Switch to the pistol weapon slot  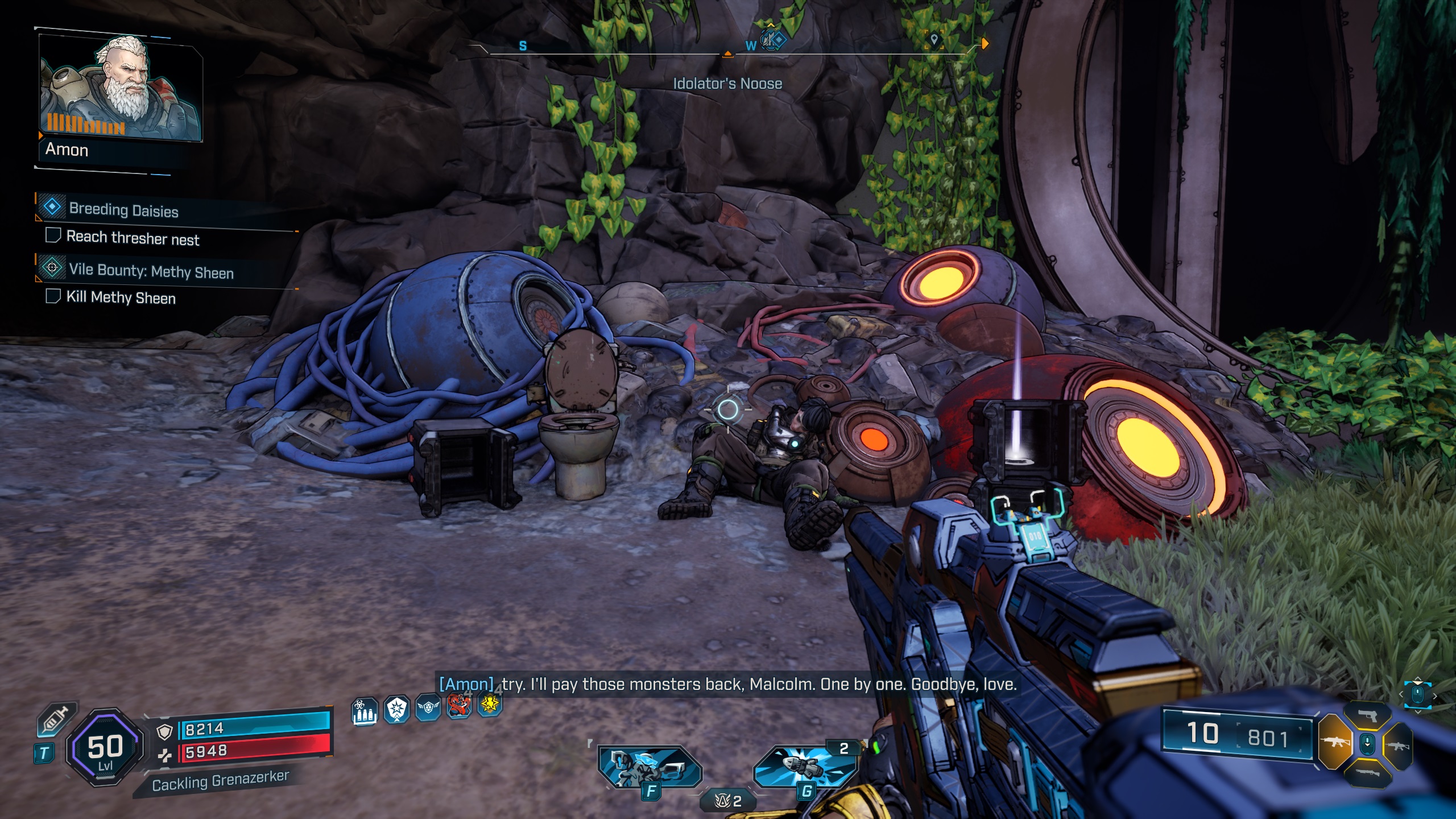1367,716
